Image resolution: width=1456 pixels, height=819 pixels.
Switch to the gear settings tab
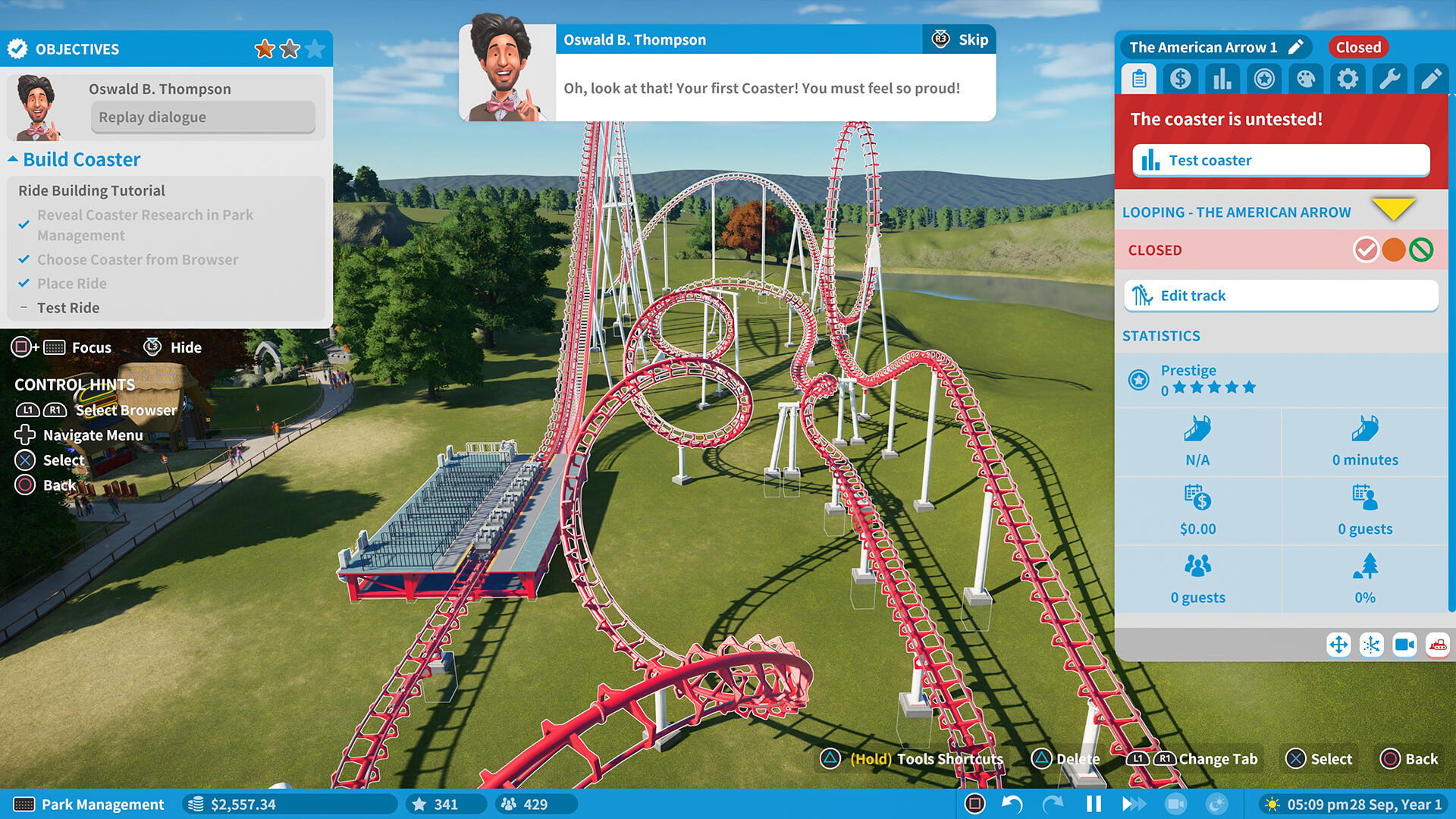1347,78
